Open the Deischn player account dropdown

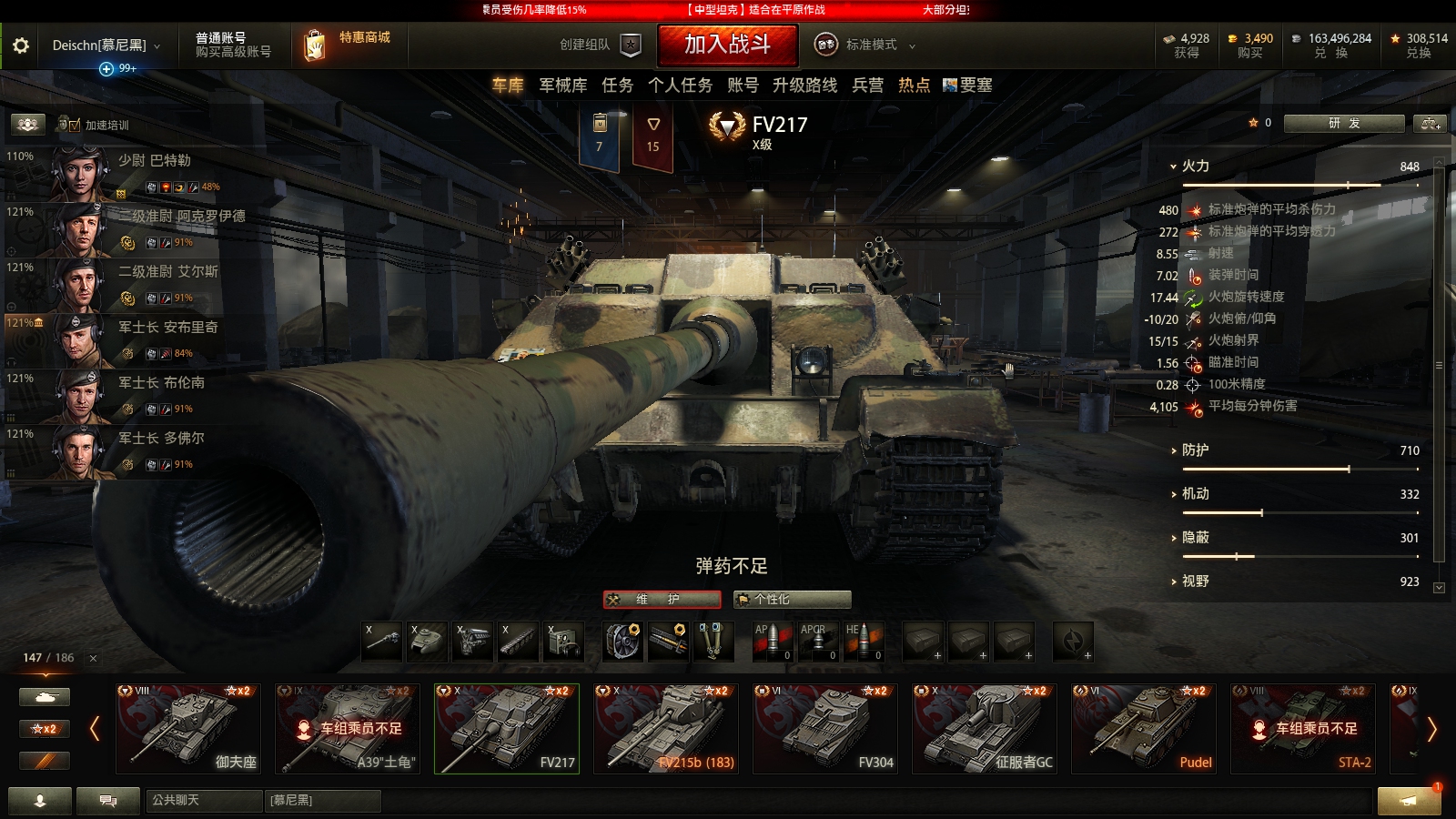point(100,43)
